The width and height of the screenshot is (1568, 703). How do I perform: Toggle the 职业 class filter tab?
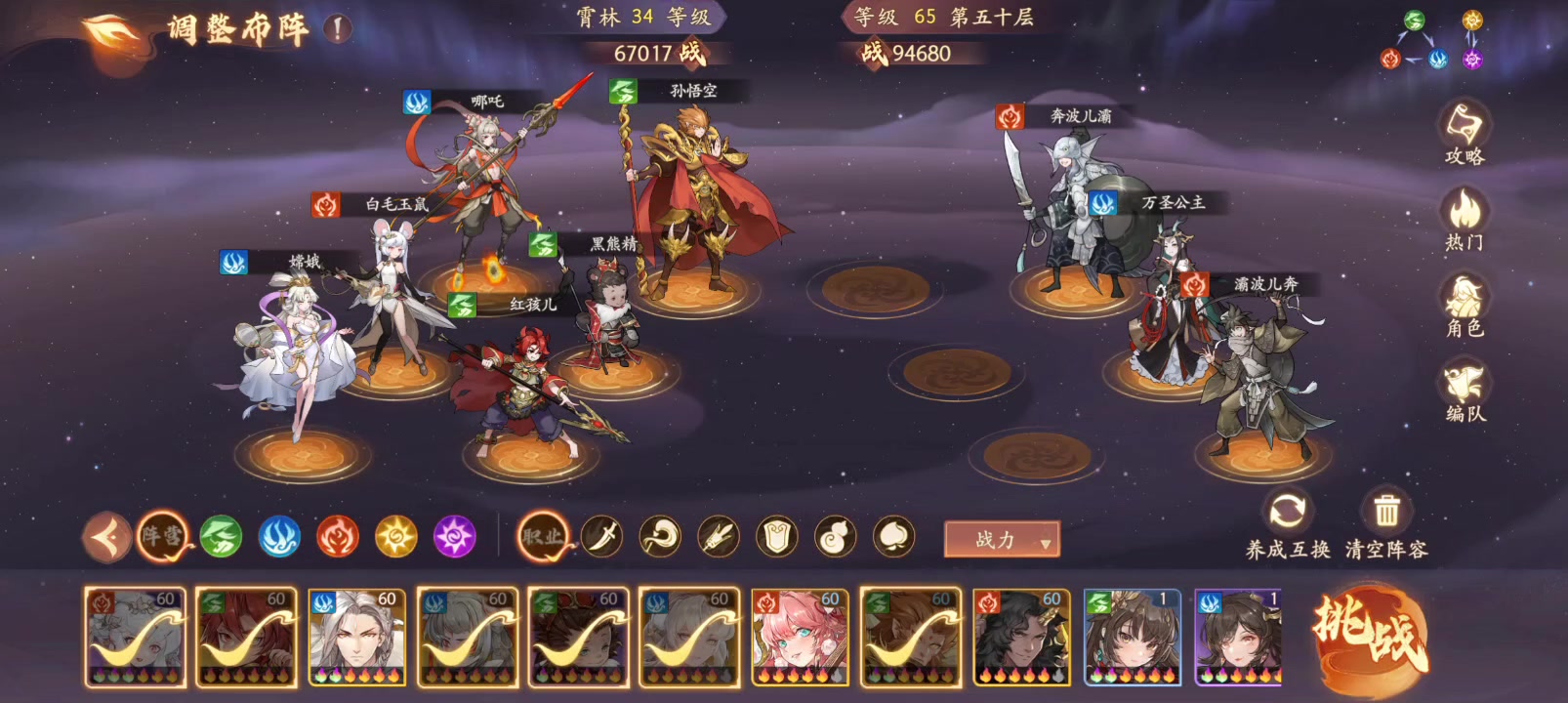point(542,536)
